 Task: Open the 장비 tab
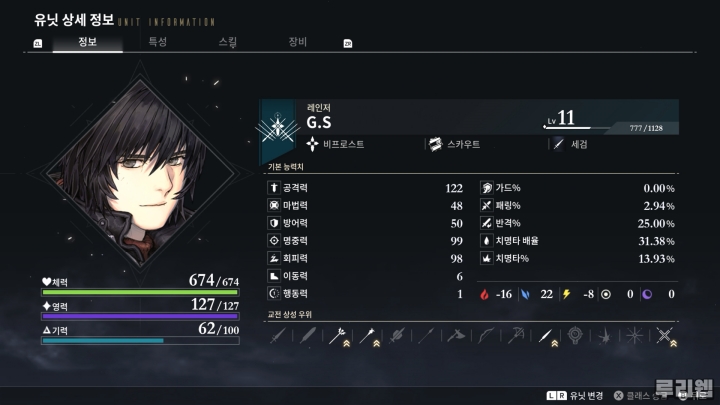pyautogui.click(x=297, y=43)
